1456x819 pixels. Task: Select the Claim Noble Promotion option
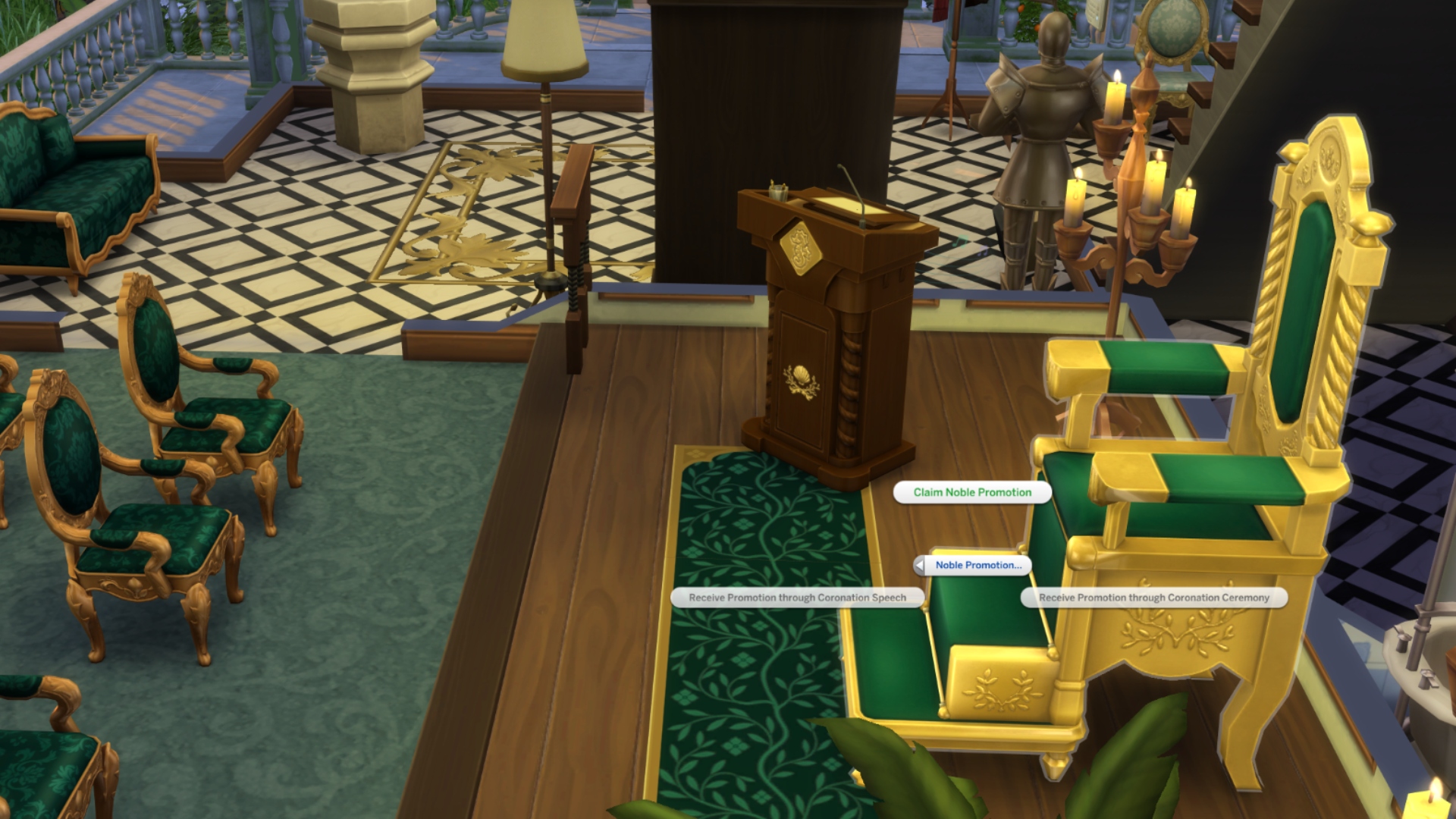click(x=971, y=491)
